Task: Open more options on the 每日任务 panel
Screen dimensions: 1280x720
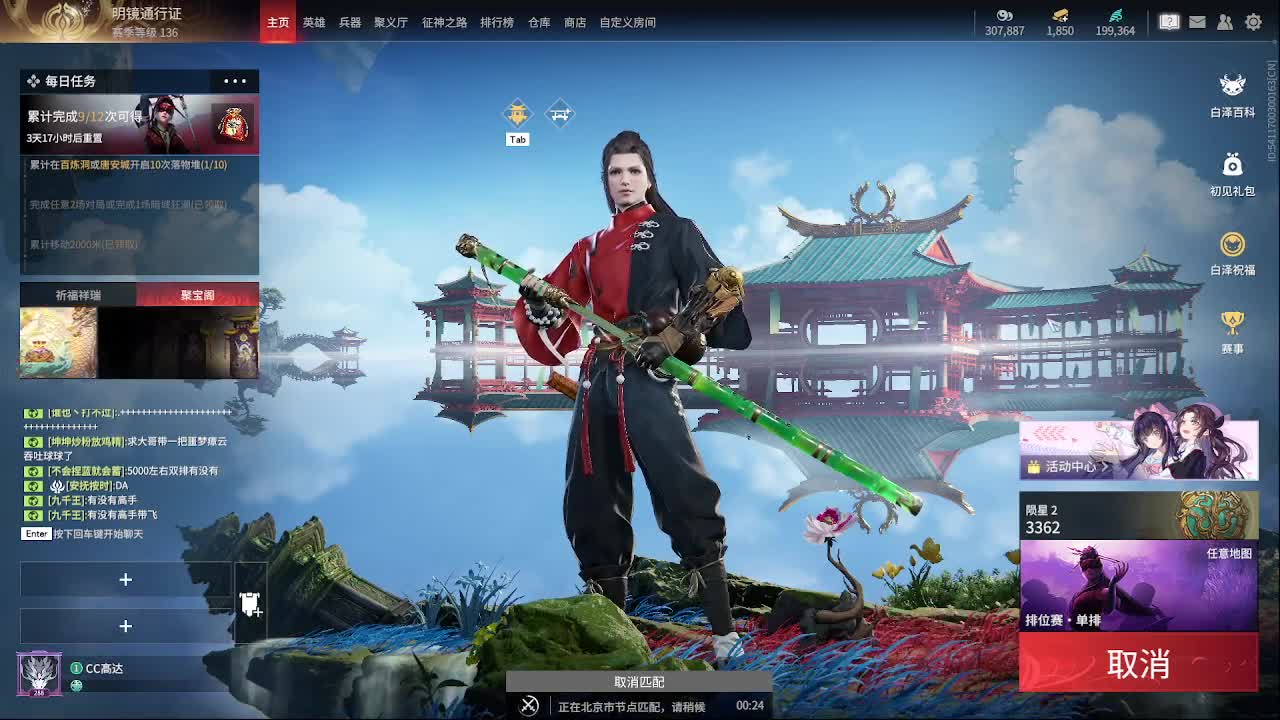Action: [x=234, y=81]
